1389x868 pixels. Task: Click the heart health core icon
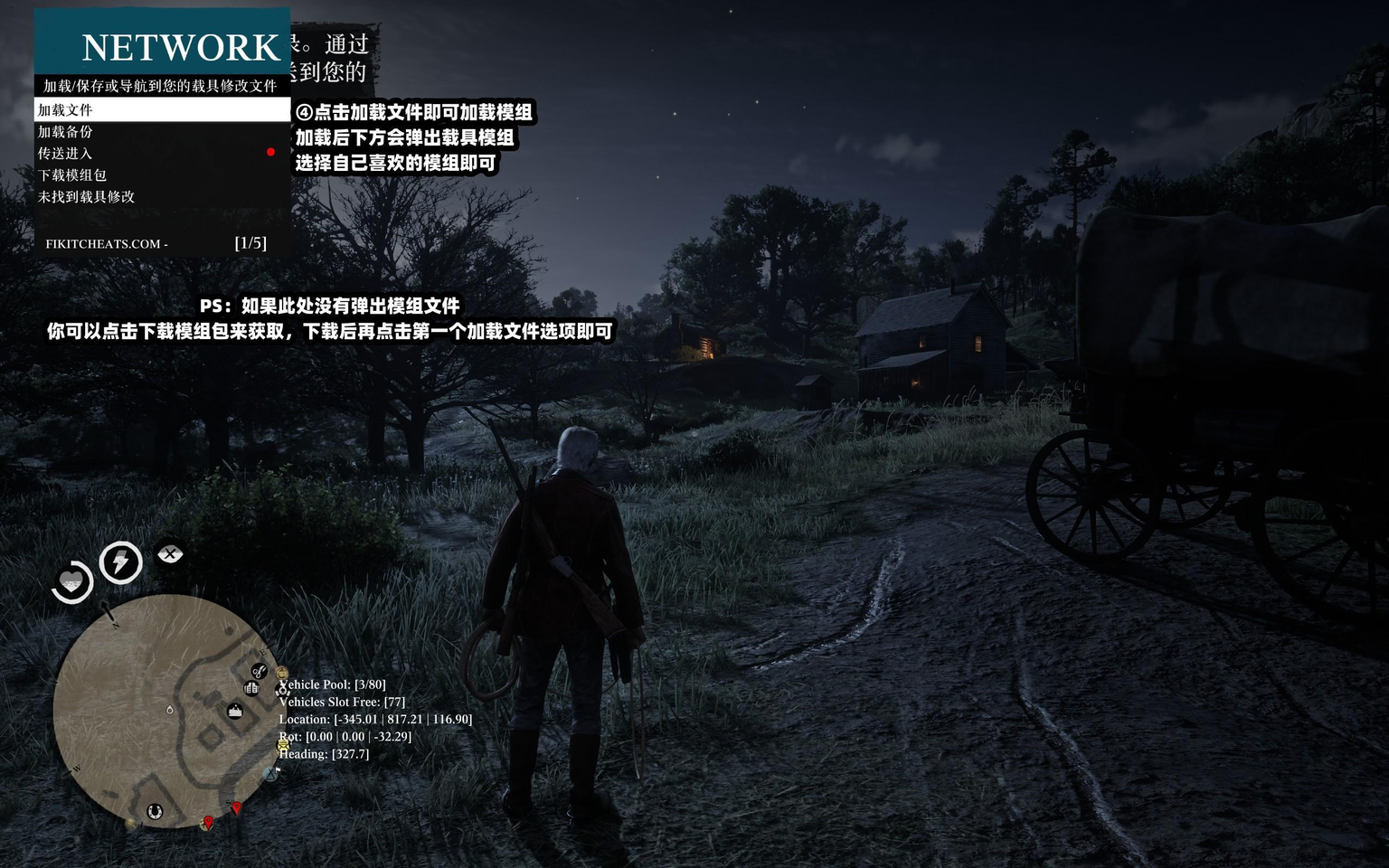coord(71,582)
